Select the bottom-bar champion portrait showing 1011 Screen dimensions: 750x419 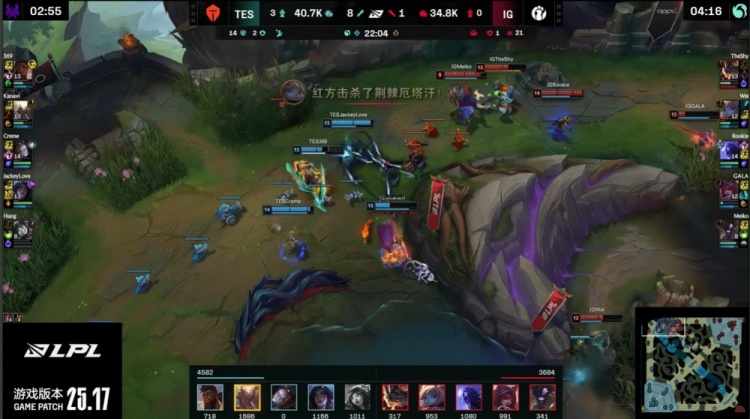click(x=358, y=397)
